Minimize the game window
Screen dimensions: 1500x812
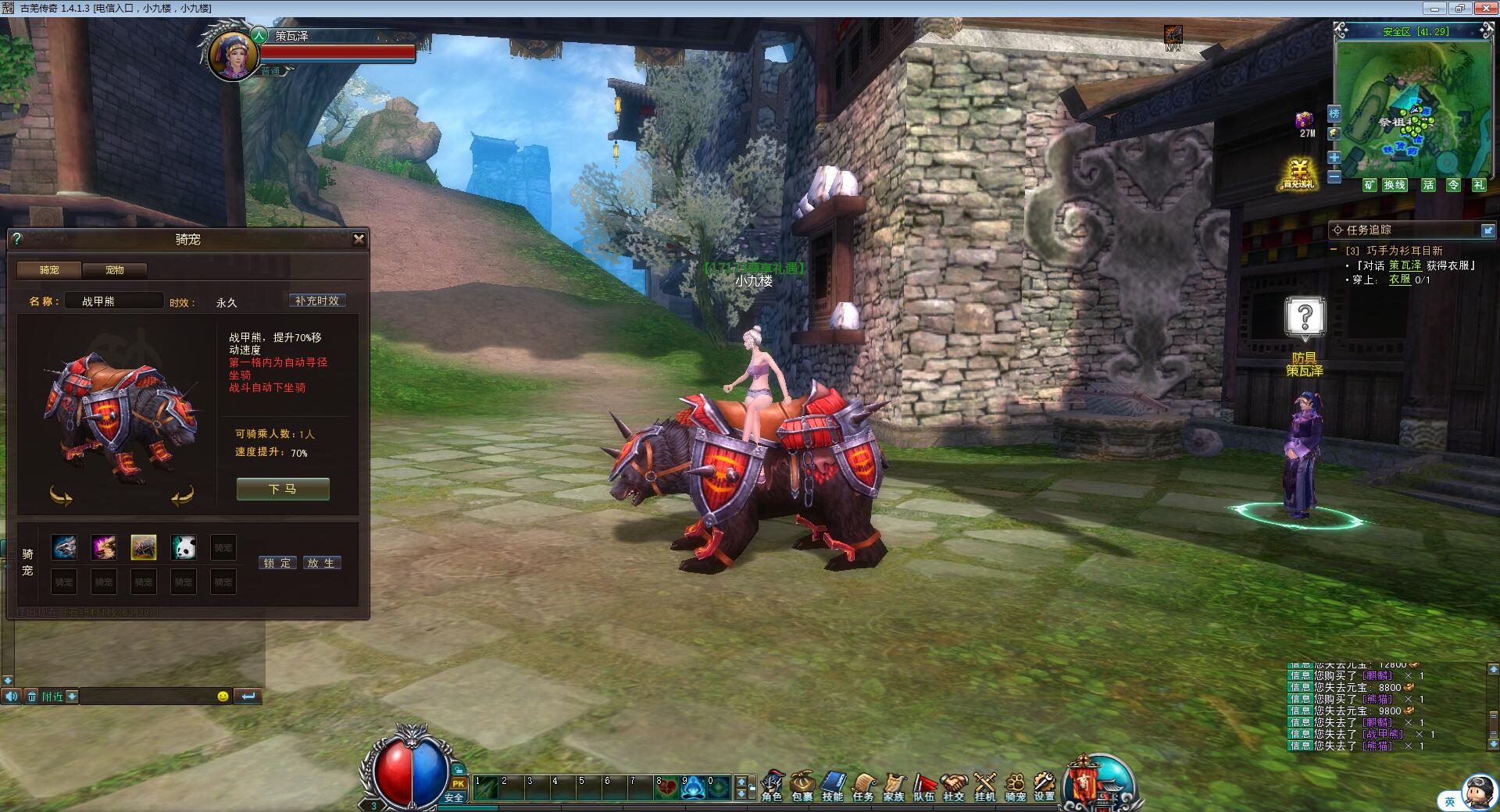[1434, 9]
